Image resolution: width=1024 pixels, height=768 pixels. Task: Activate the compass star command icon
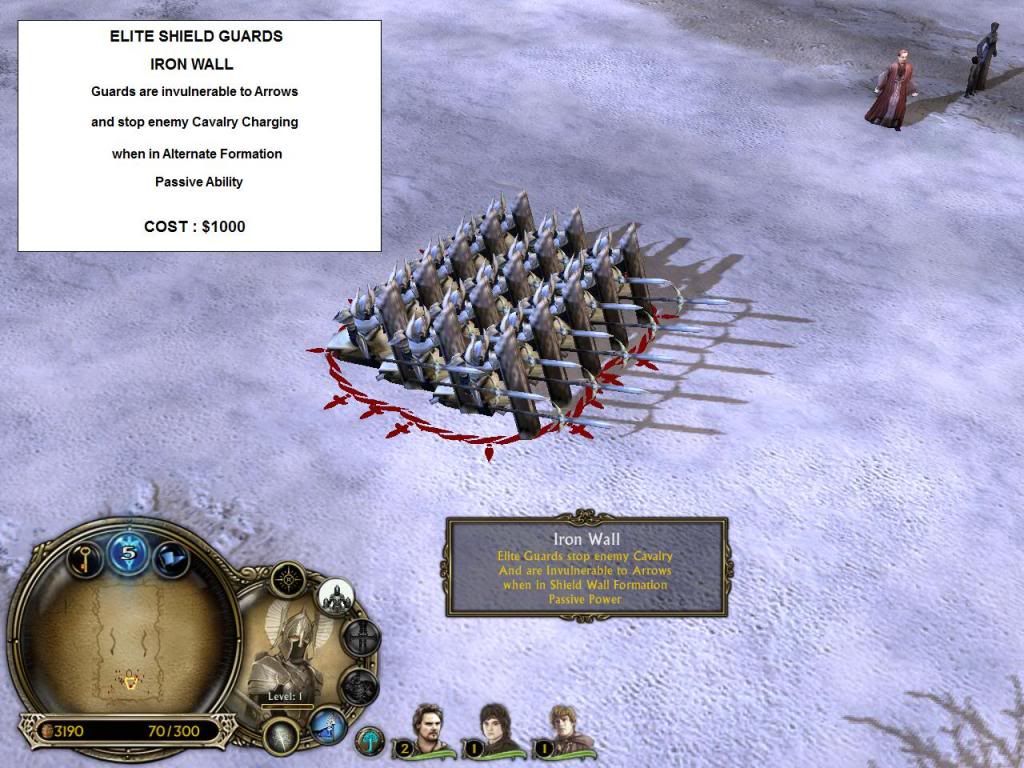pyautogui.click(x=289, y=579)
